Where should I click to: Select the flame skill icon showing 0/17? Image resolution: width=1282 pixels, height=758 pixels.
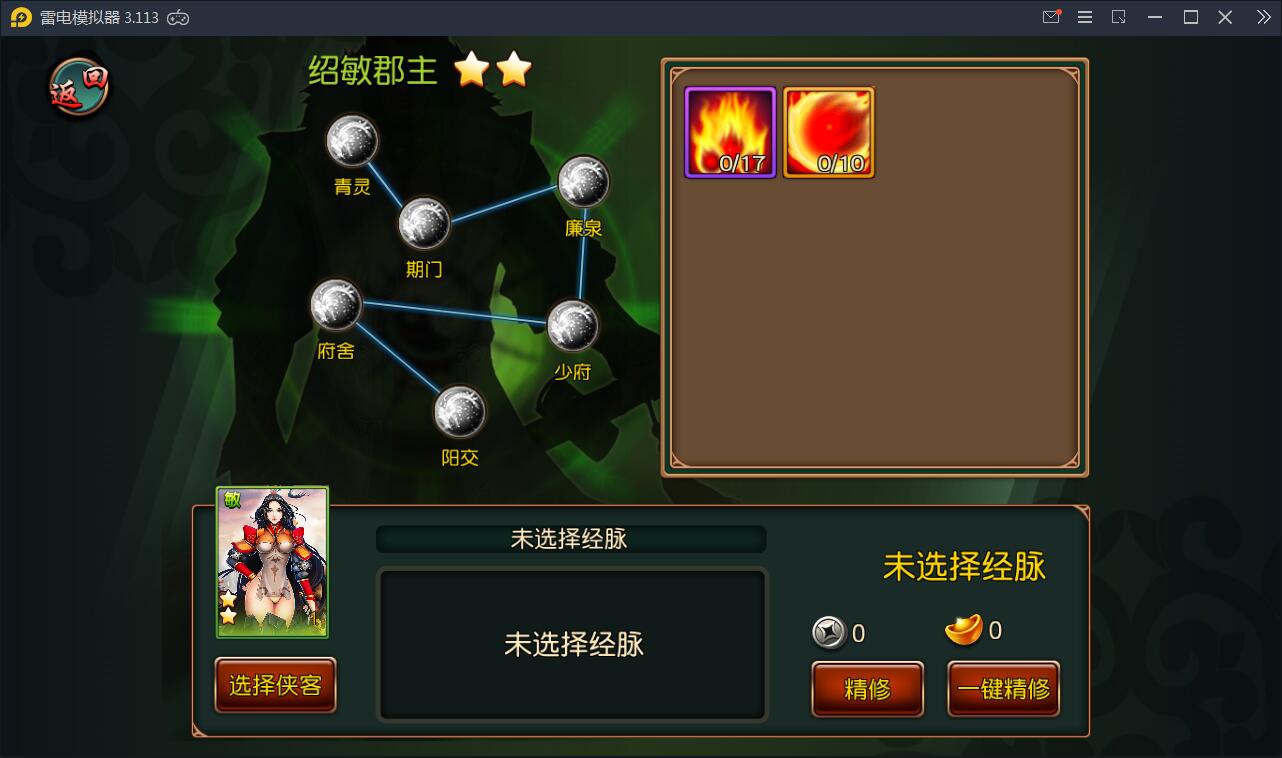click(x=729, y=131)
